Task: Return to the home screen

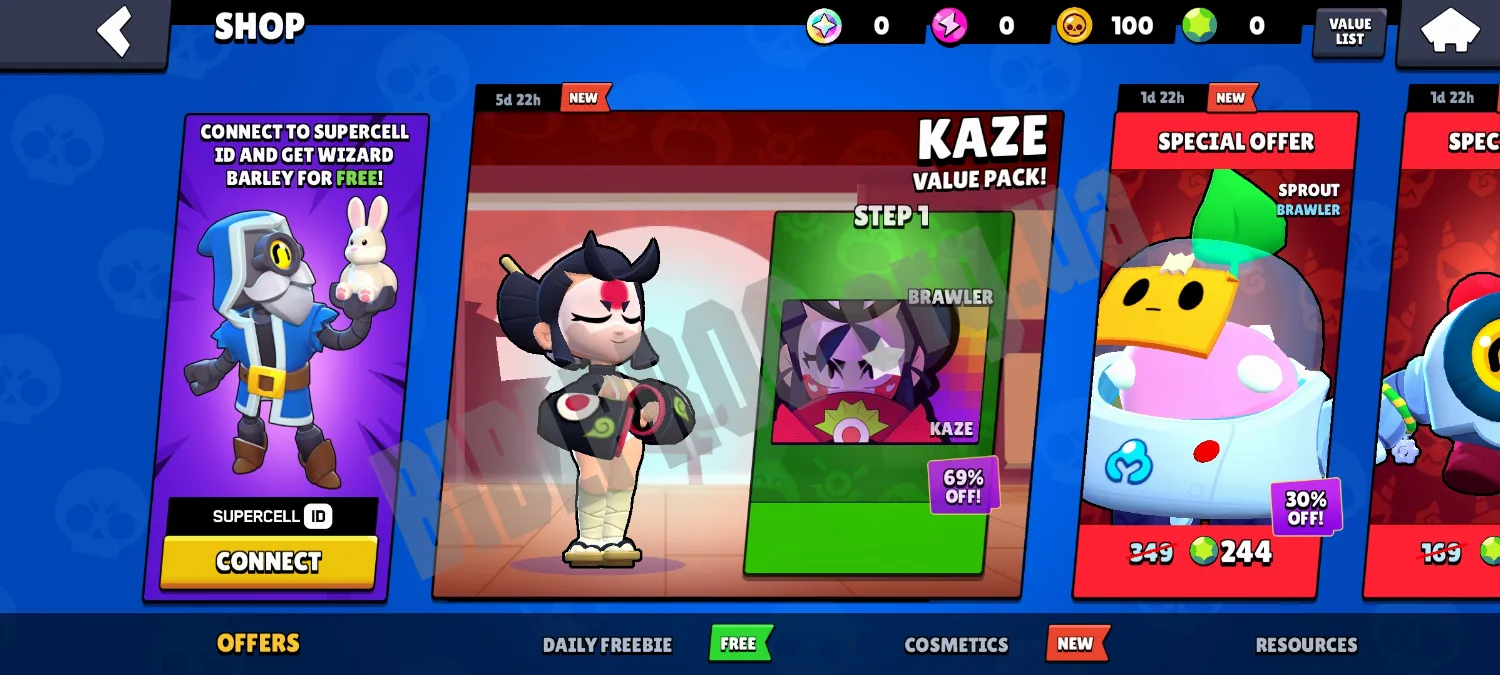Action: (x=1450, y=30)
